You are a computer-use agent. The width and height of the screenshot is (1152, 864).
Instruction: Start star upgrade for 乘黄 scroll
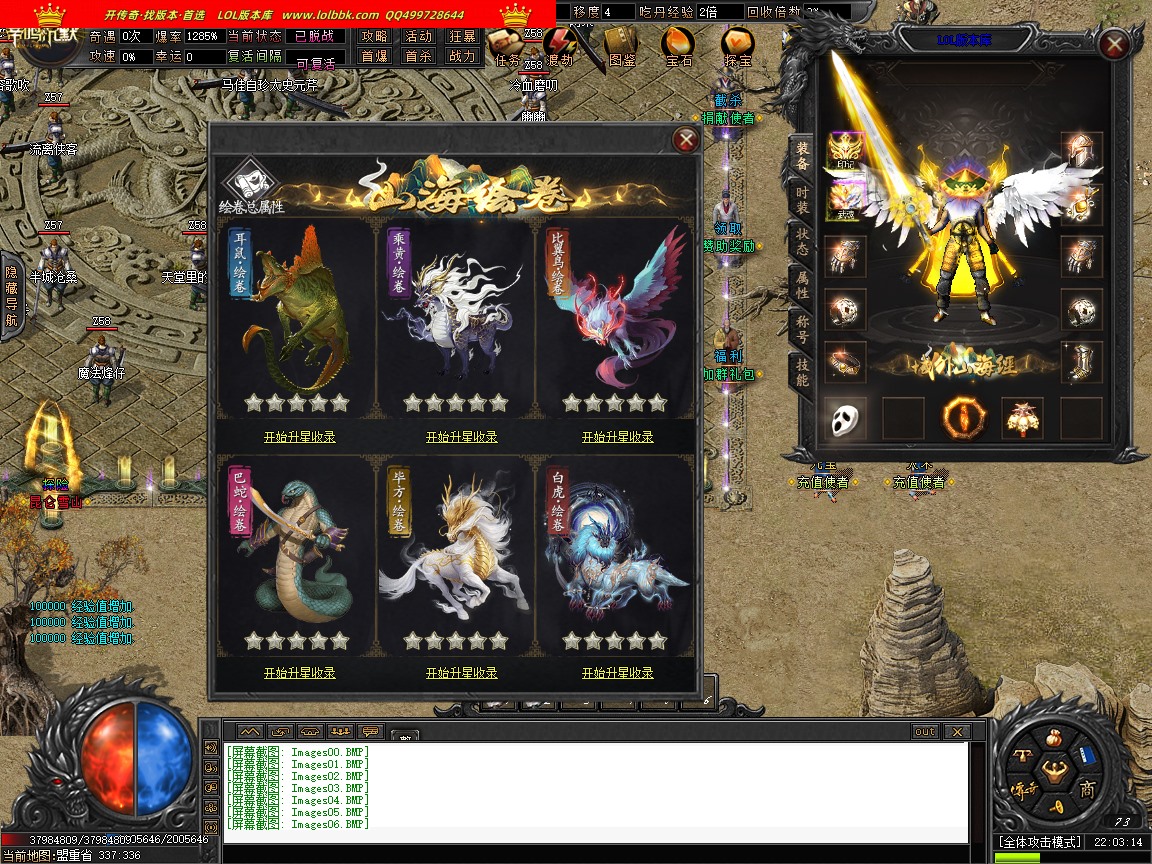pyautogui.click(x=461, y=437)
